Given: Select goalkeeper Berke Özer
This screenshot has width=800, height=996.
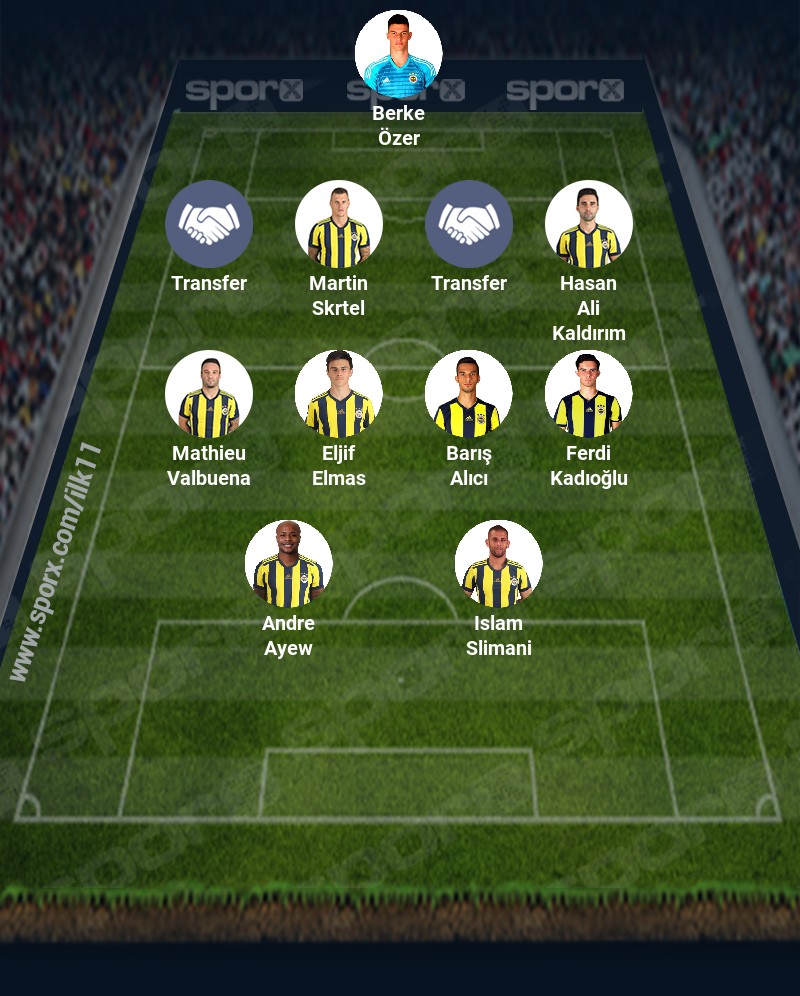Looking at the screenshot, I should (x=398, y=54).
